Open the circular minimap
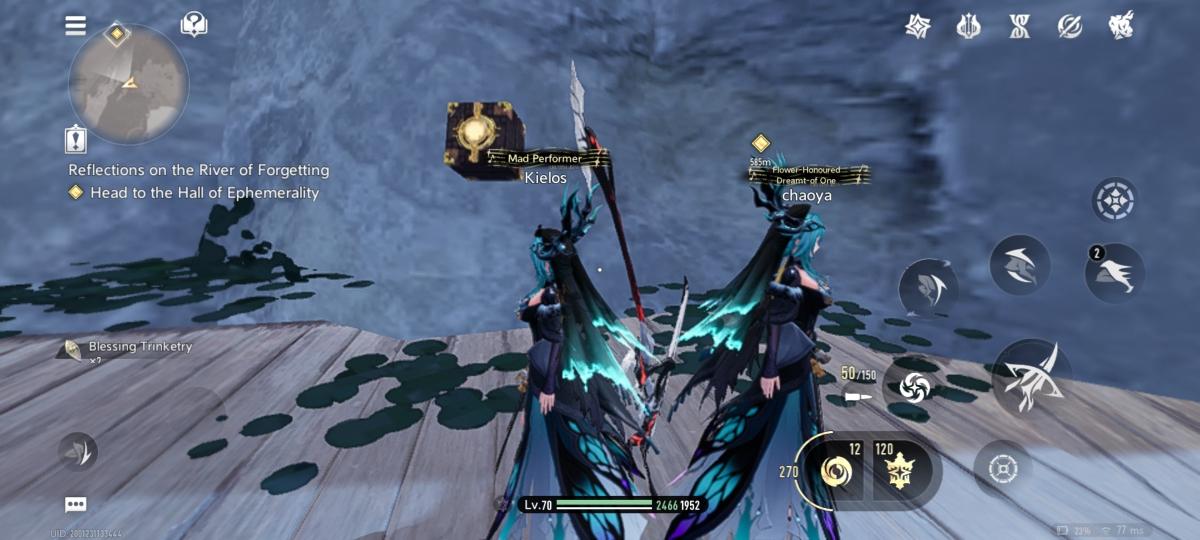The width and height of the screenshot is (1200, 540). click(x=128, y=85)
